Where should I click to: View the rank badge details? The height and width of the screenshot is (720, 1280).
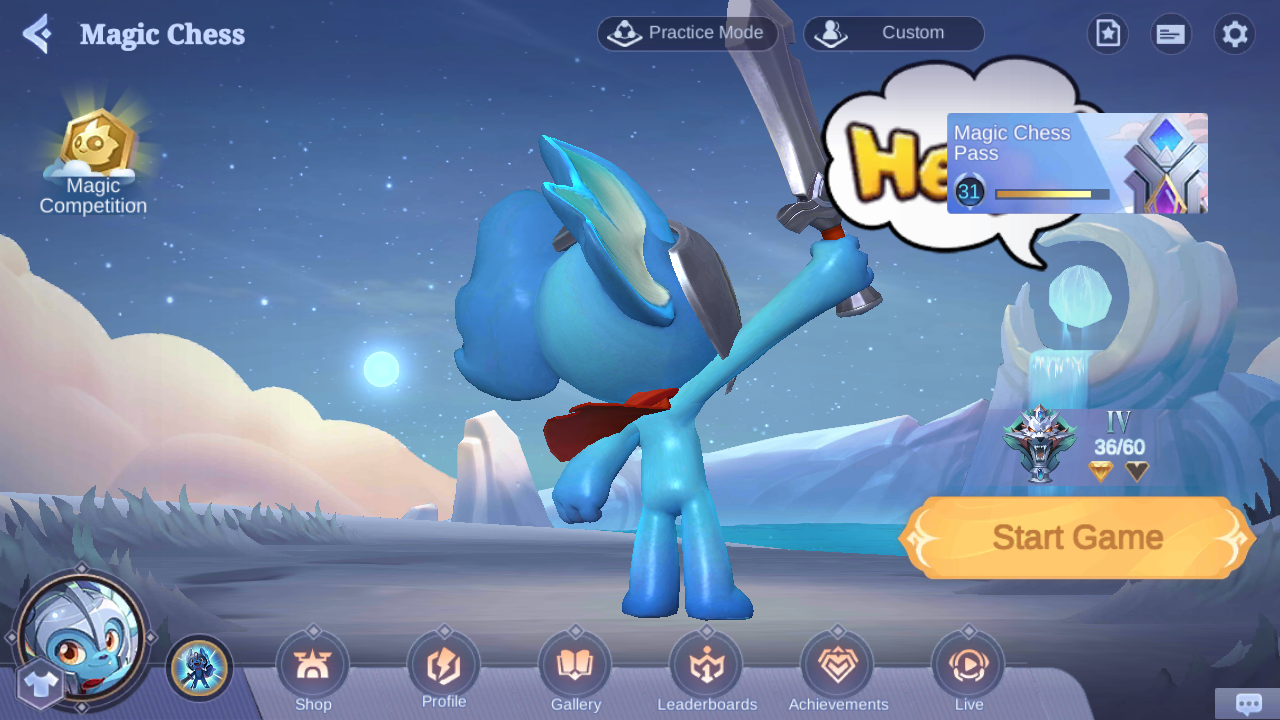(x=1041, y=443)
